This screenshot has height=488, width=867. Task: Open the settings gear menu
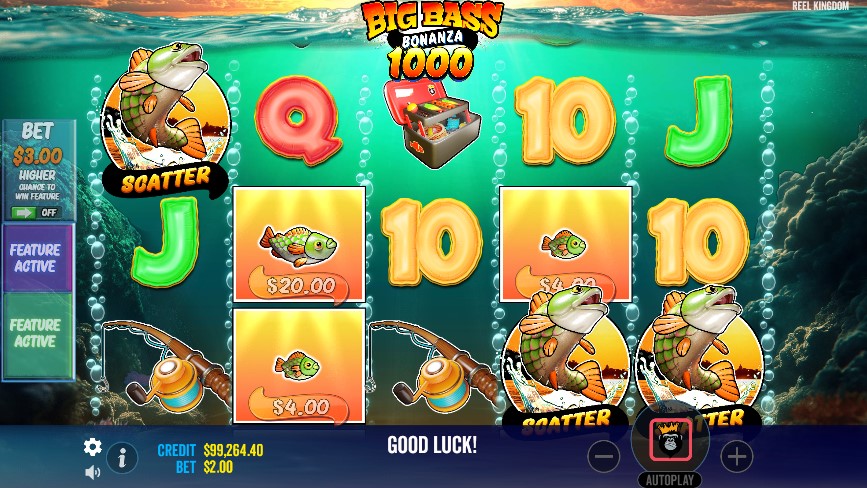tap(93, 447)
